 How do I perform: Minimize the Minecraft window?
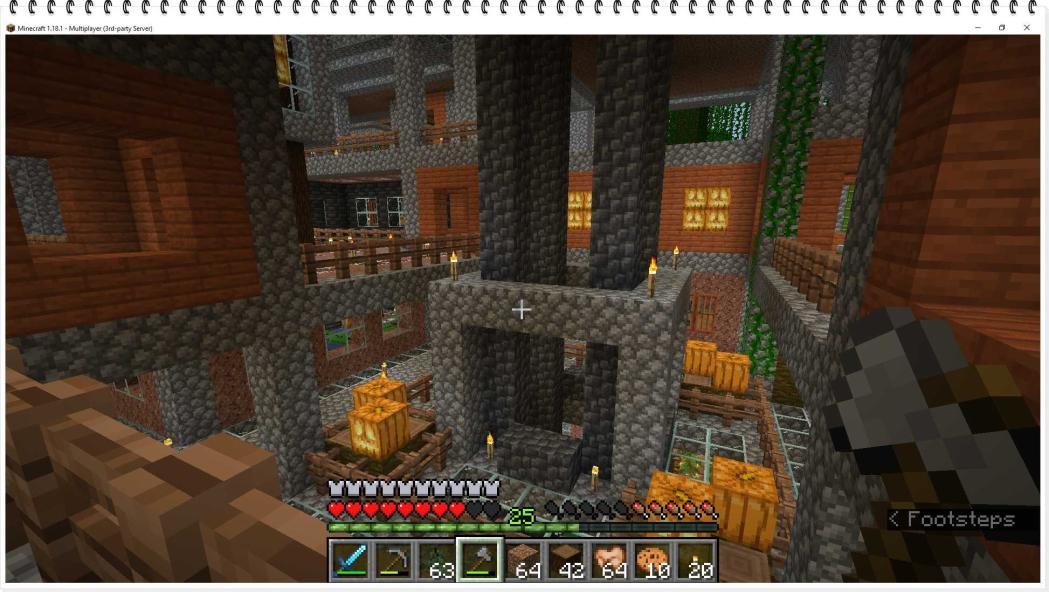(x=977, y=28)
